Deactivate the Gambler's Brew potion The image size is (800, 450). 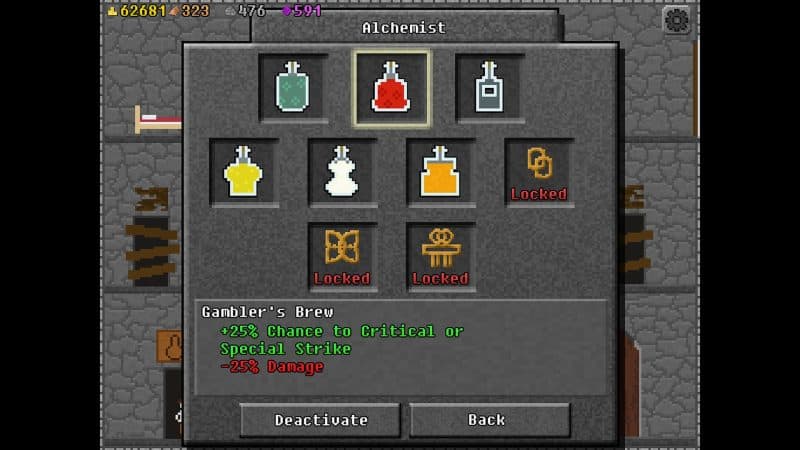(x=320, y=419)
